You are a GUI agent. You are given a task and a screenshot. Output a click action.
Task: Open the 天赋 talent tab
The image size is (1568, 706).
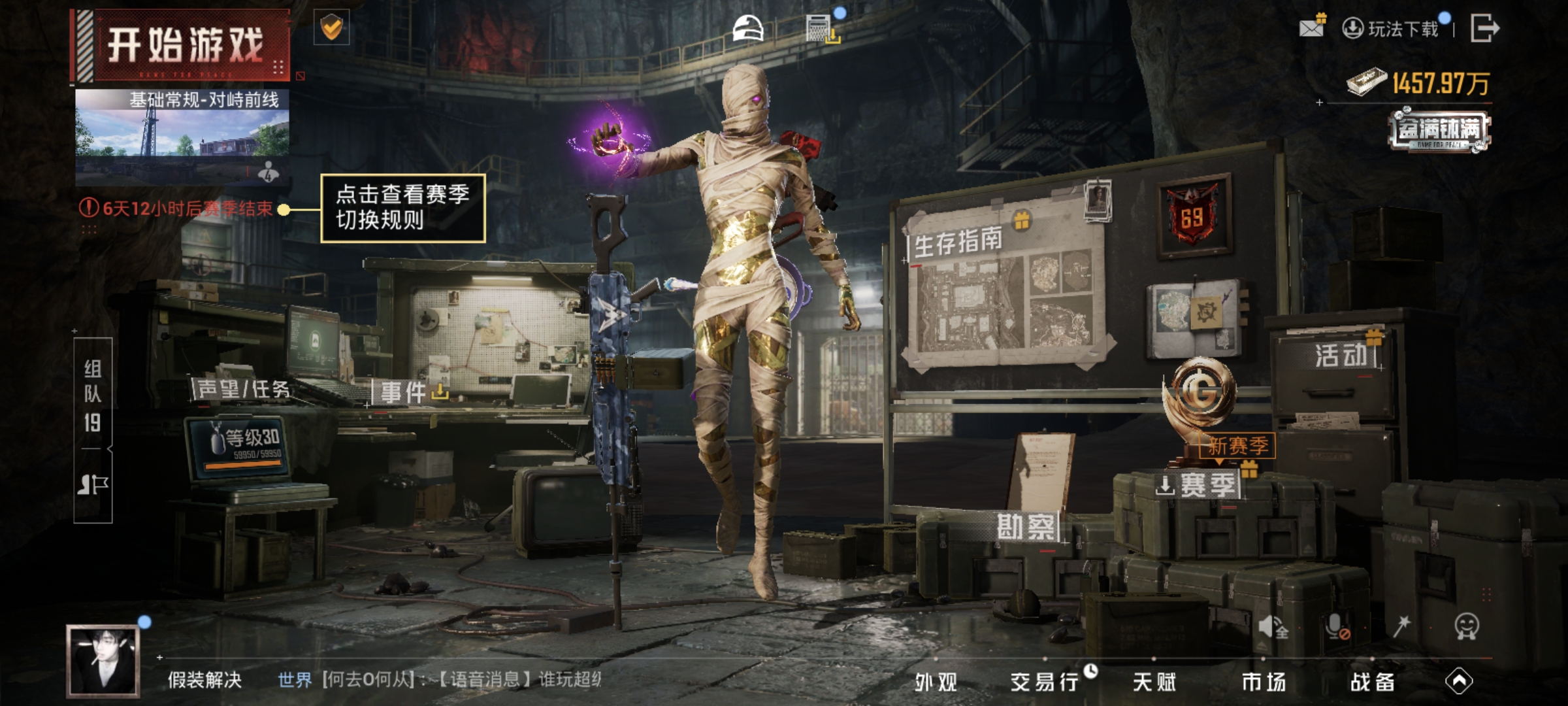[x=1154, y=682]
